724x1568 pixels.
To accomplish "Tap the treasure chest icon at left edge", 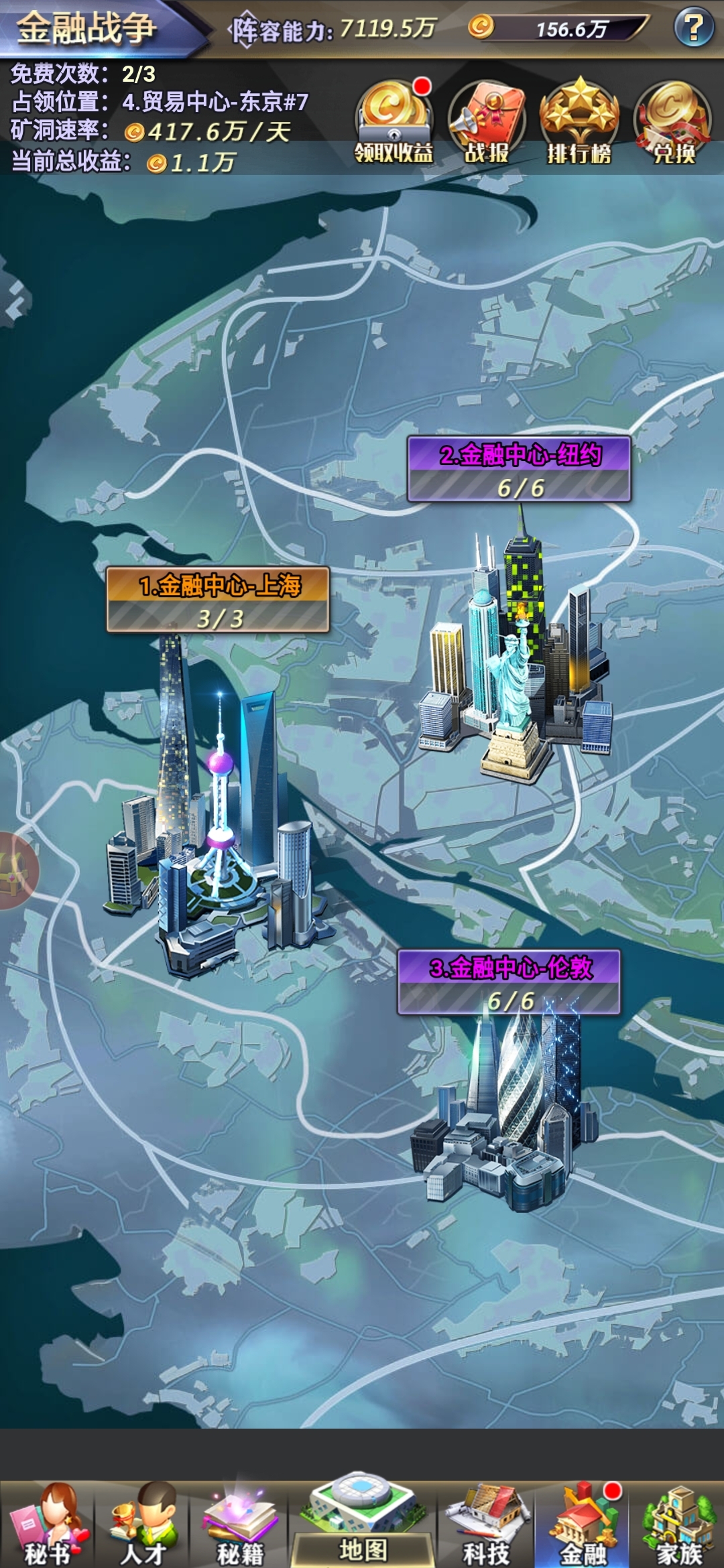I will click(x=15, y=870).
